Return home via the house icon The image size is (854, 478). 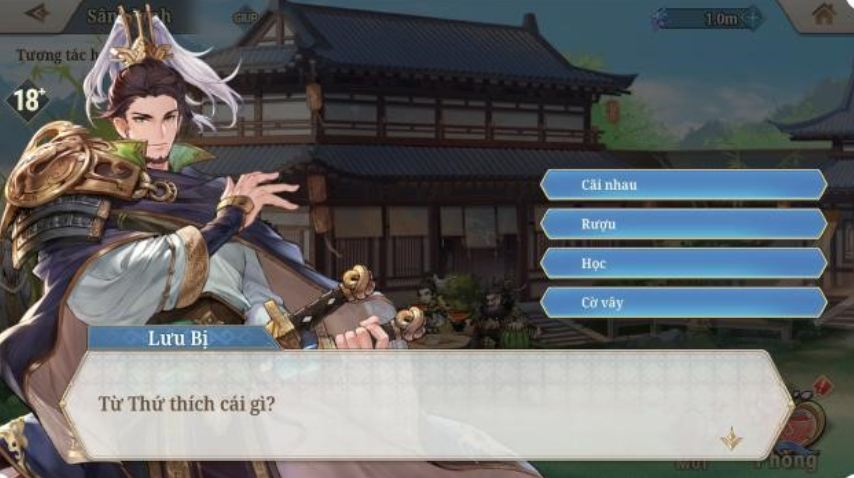pos(823,14)
